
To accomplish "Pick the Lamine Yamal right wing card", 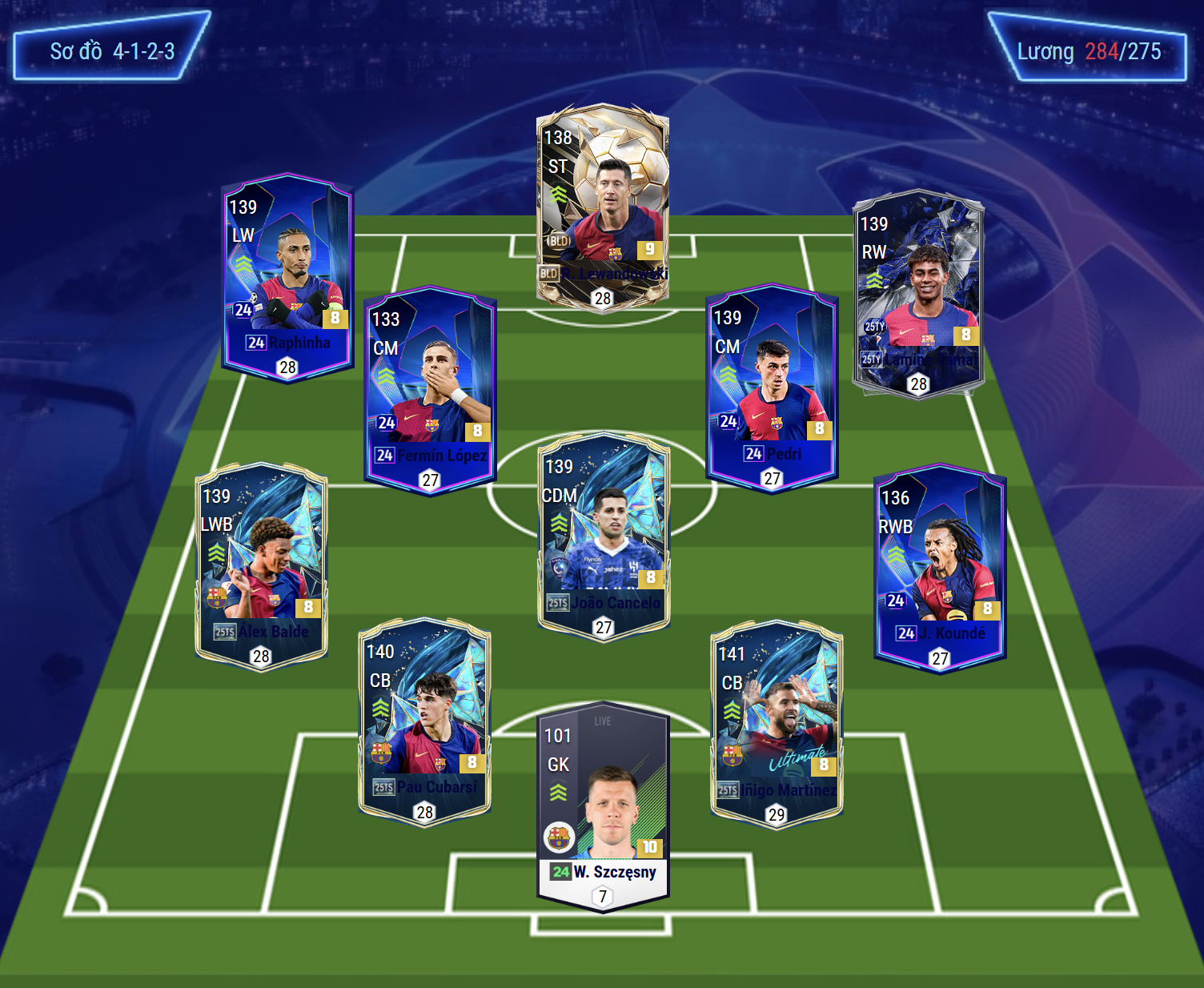I will 918,294.
